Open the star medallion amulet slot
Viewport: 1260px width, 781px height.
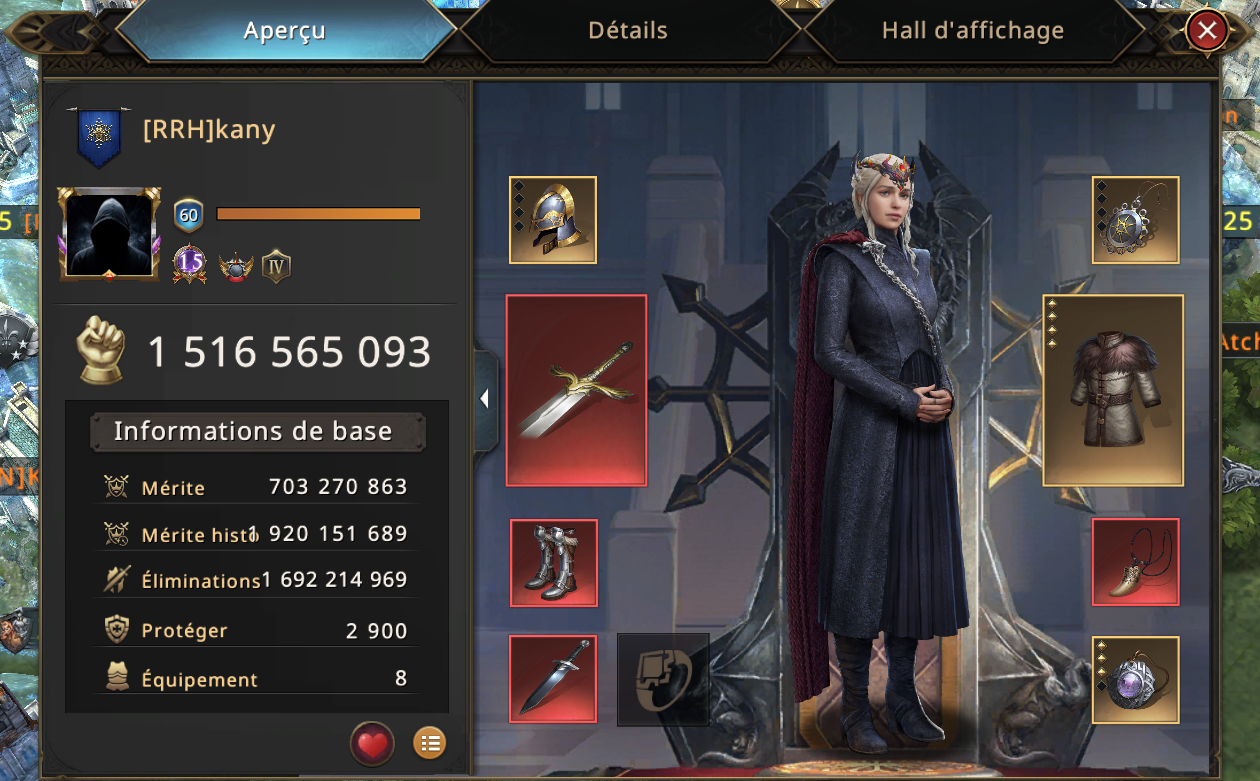(x=1135, y=220)
